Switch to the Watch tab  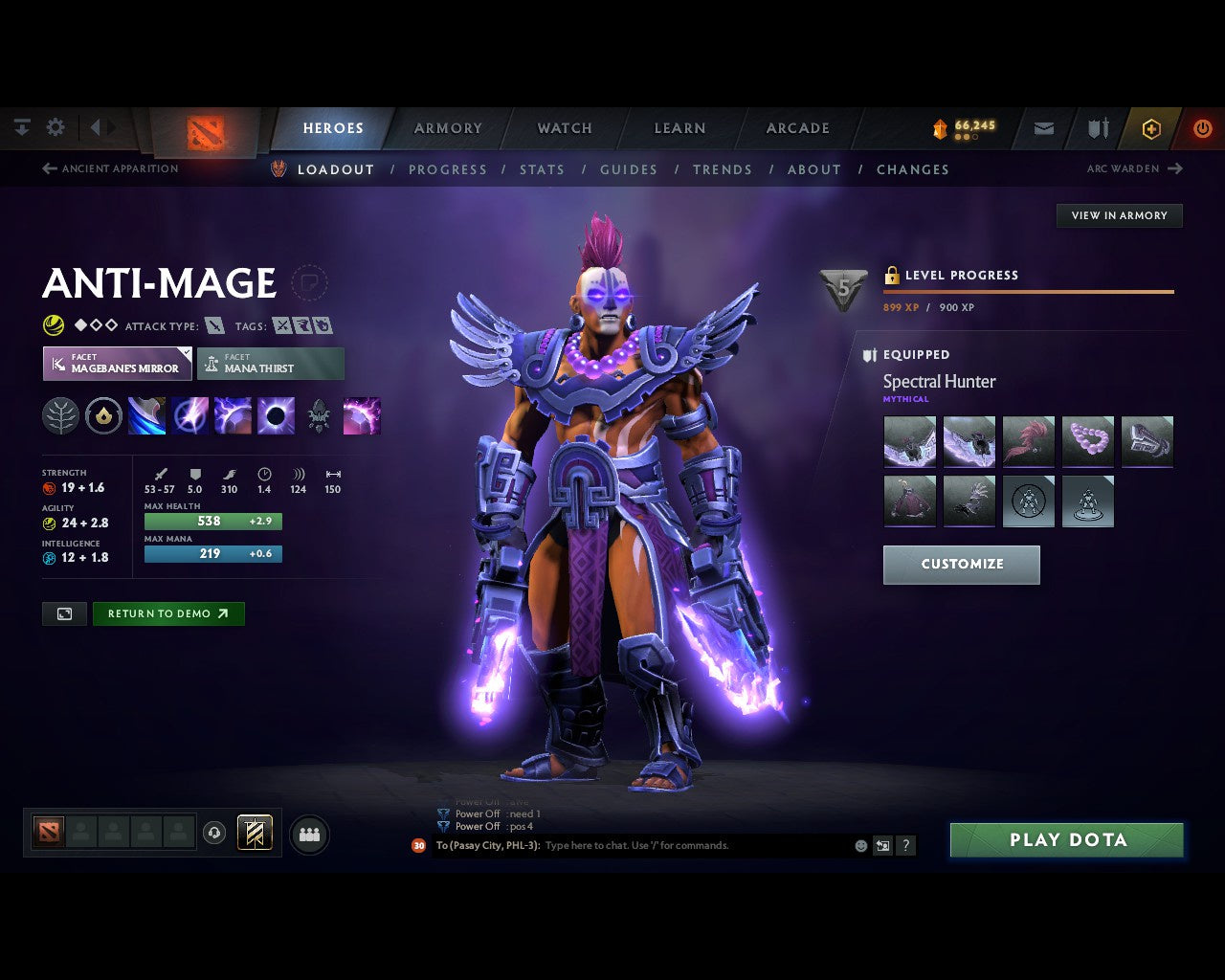(565, 128)
